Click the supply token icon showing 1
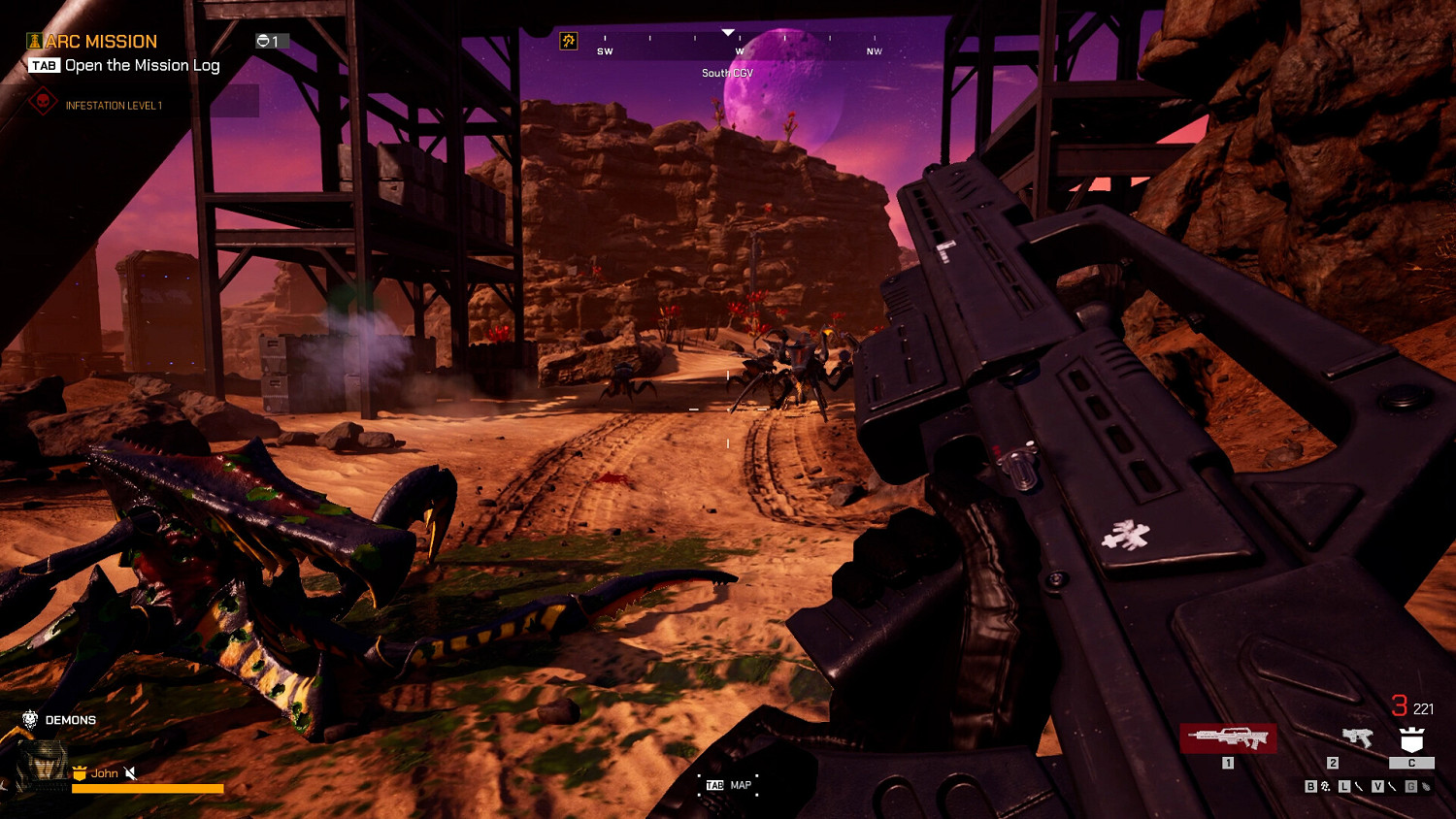 tap(264, 39)
